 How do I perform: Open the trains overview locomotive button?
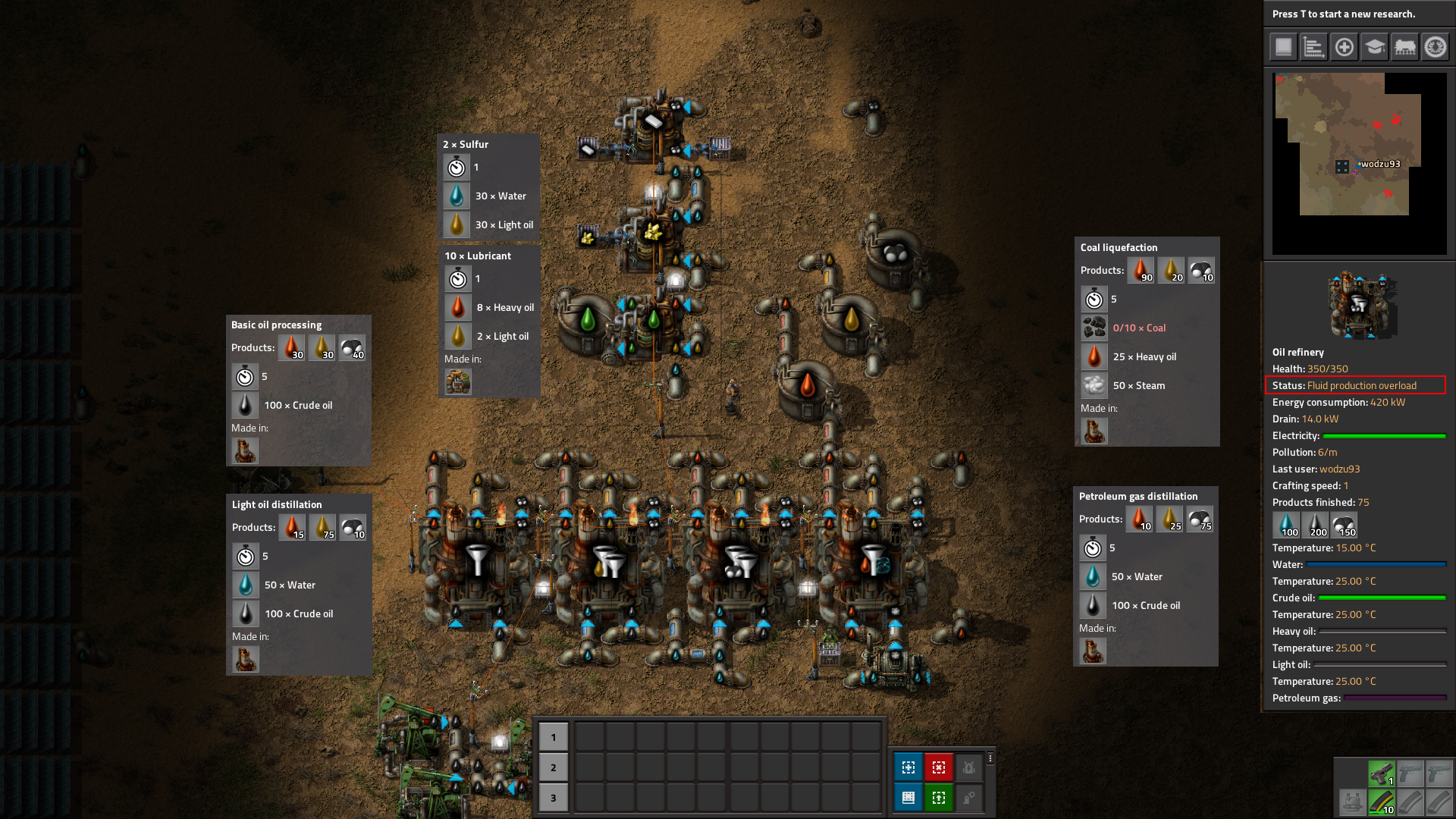tap(1404, 47)
